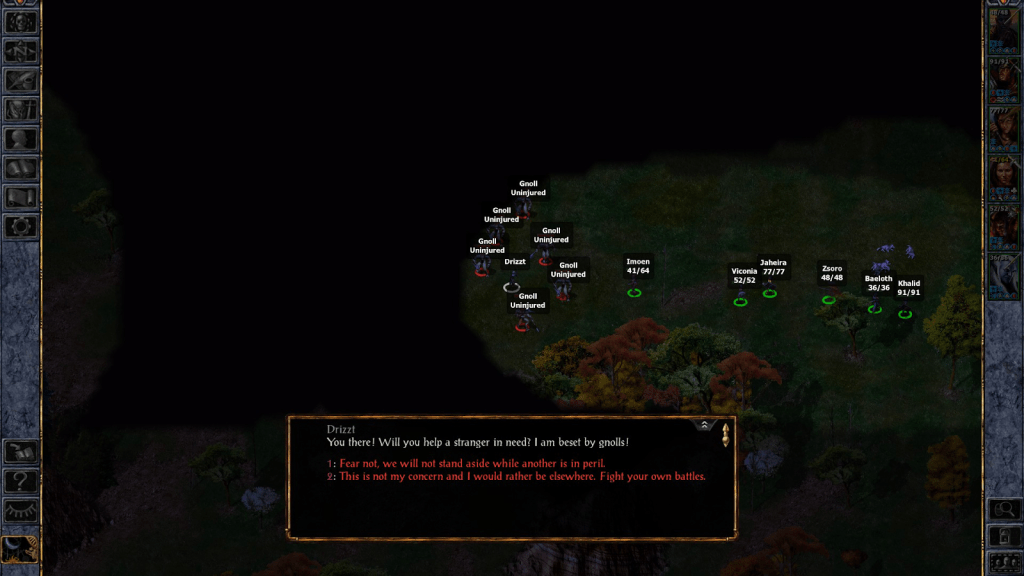Open help with the question mark button

pyautogui.click(x=21, y=482)
